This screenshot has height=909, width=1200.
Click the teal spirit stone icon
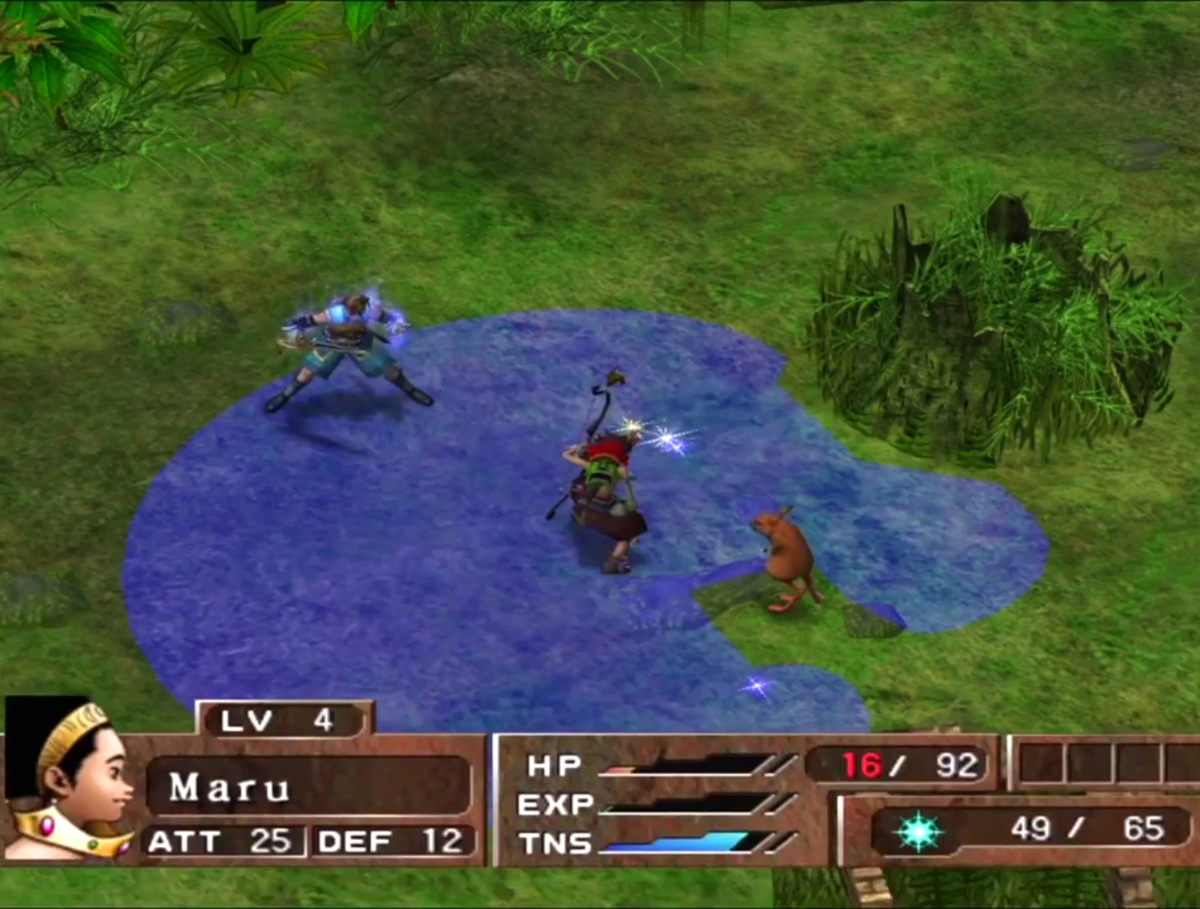click(x=919, y=830)
